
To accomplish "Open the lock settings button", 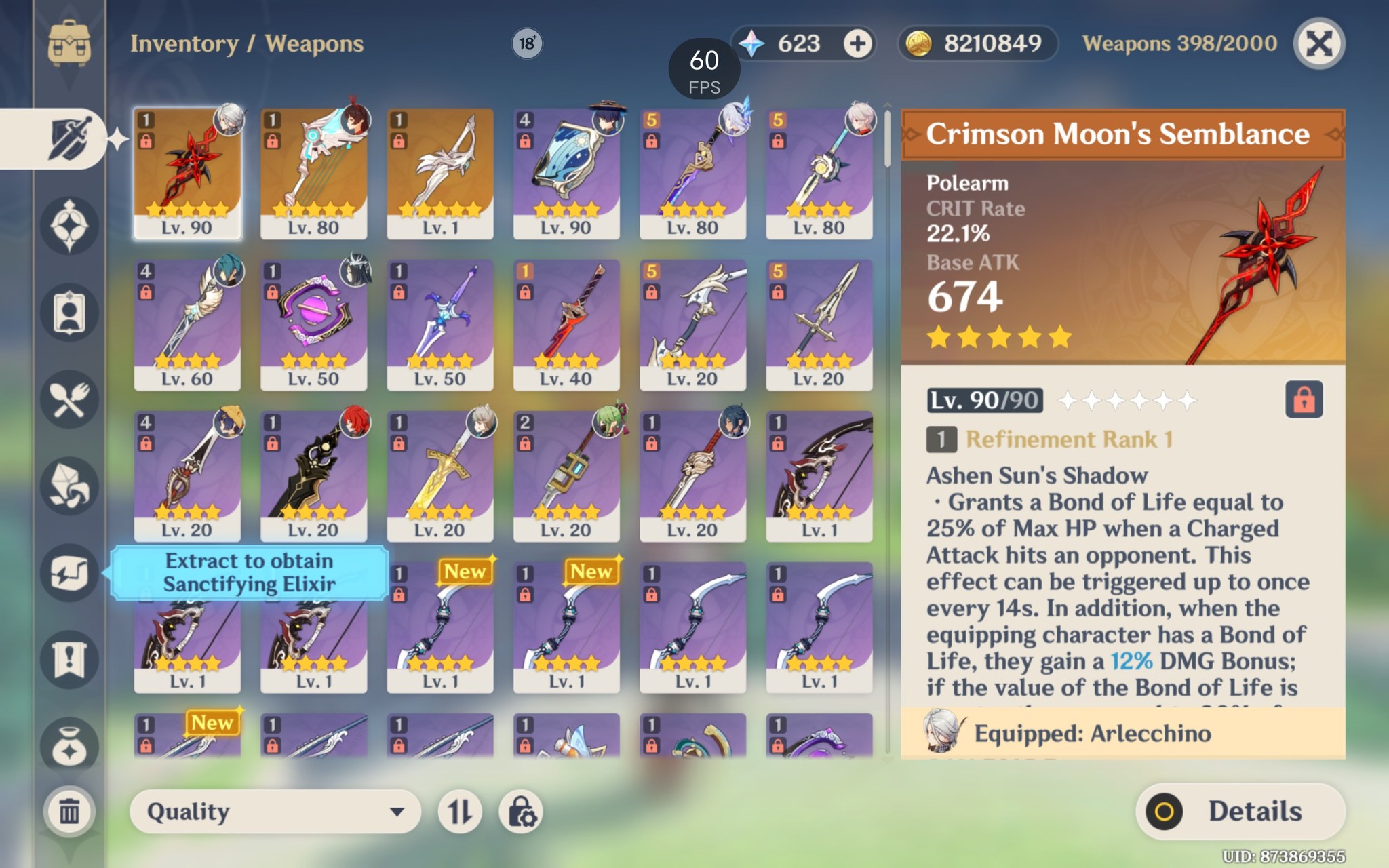I will [x=522, y=812].
